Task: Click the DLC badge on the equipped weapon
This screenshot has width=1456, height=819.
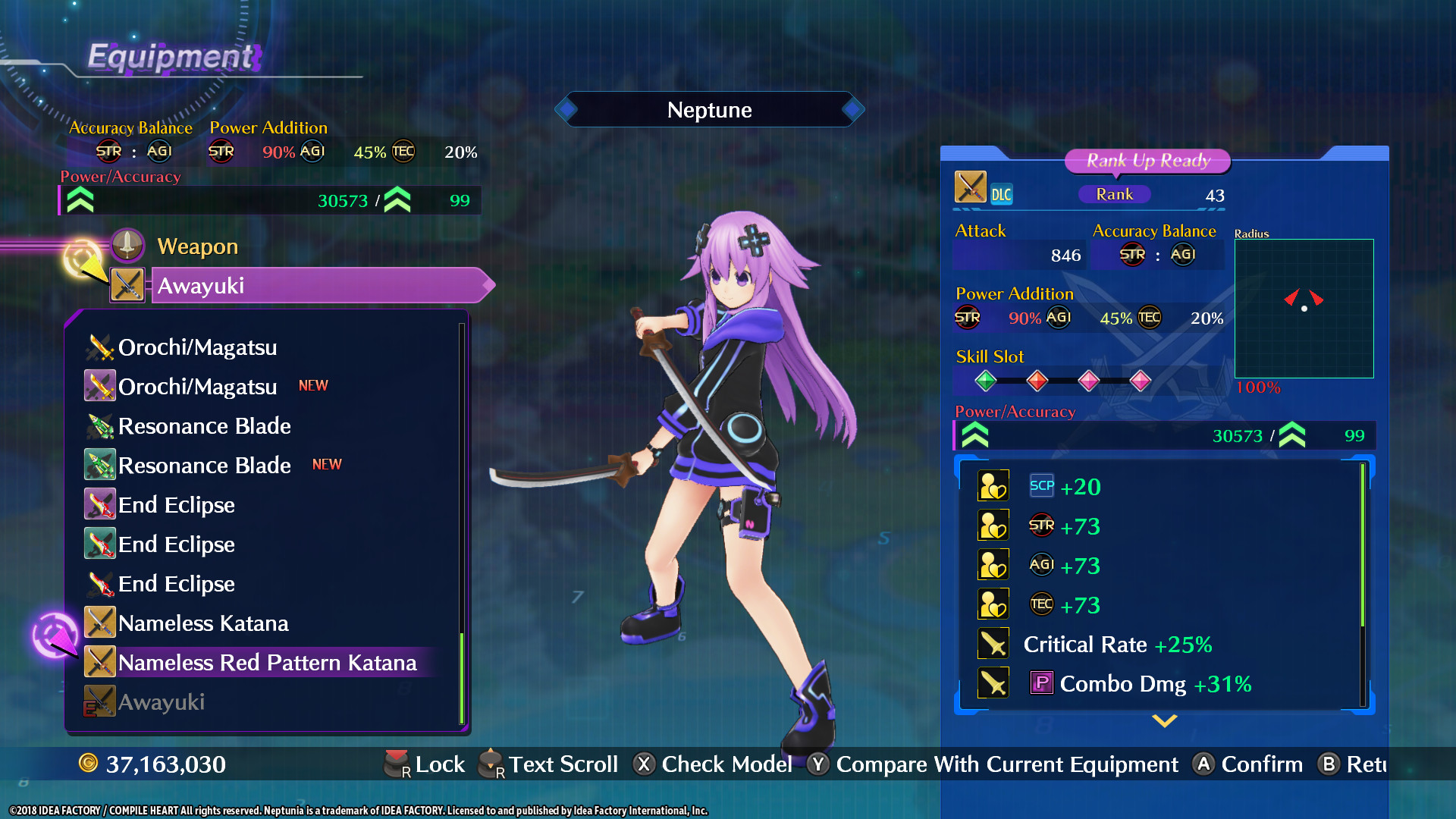Action: (1003, 194)
